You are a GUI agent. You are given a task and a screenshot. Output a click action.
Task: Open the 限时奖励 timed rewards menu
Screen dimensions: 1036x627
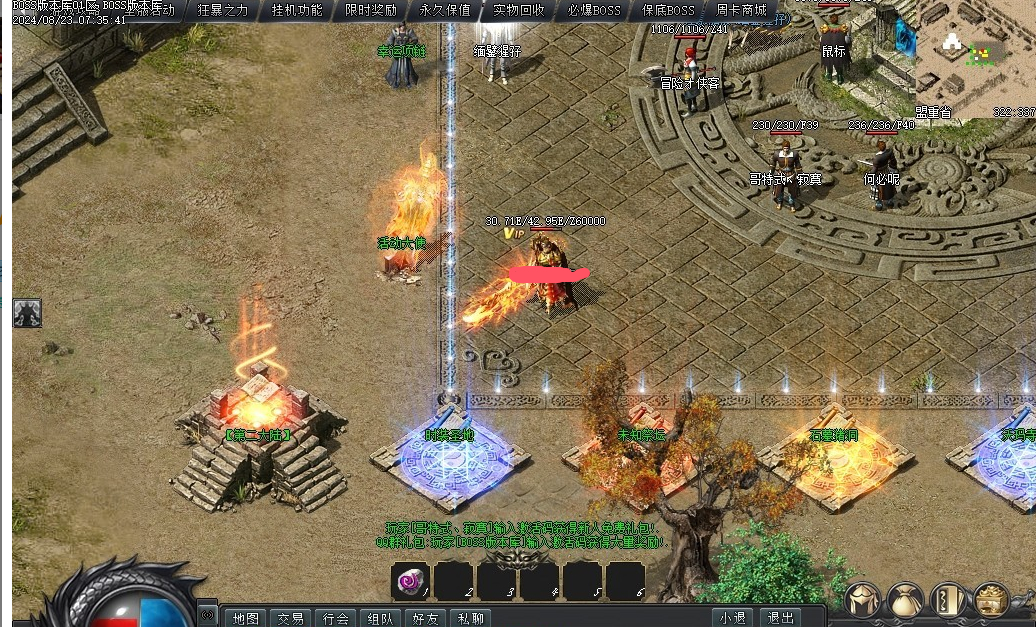pos(371,10)
